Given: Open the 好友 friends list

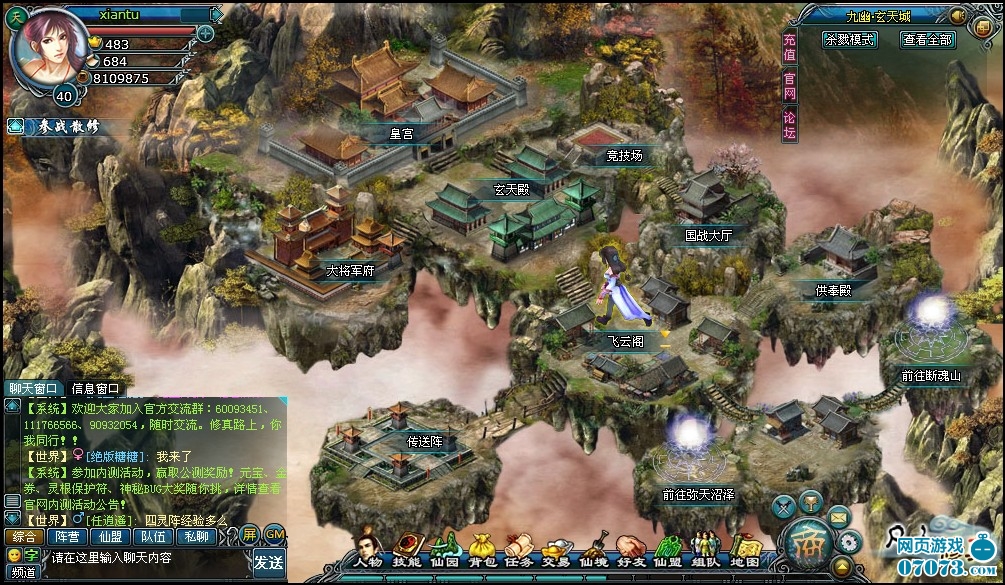Looking at the screenshot, I should click(630, 549).
